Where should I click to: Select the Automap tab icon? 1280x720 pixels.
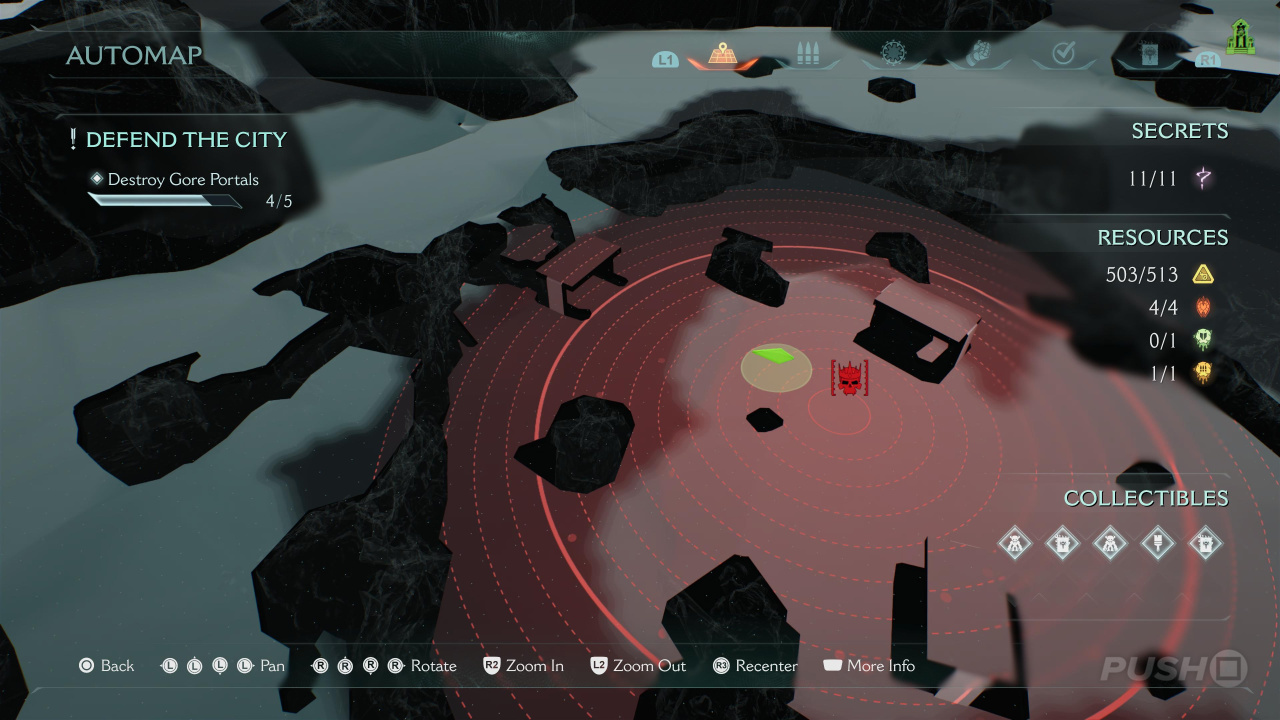(x=723, y=54)
